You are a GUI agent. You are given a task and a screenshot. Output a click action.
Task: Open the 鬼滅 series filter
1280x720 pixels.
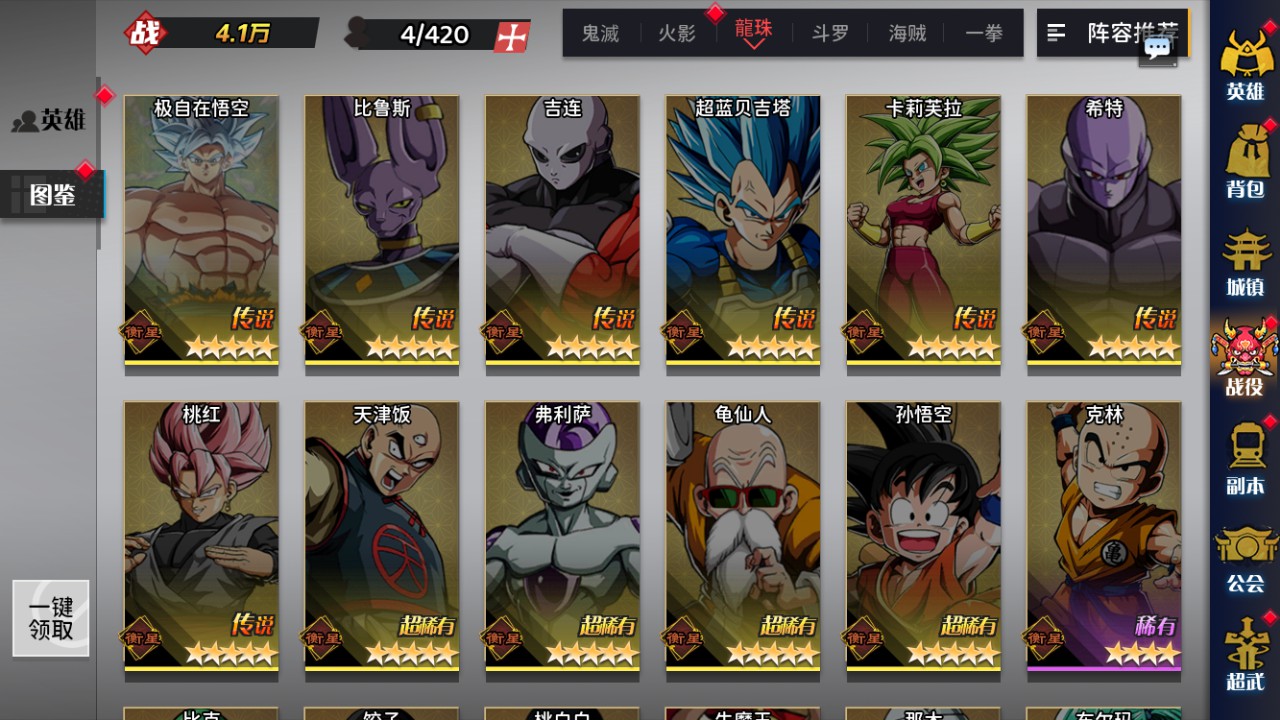click(x=600, y=33)
